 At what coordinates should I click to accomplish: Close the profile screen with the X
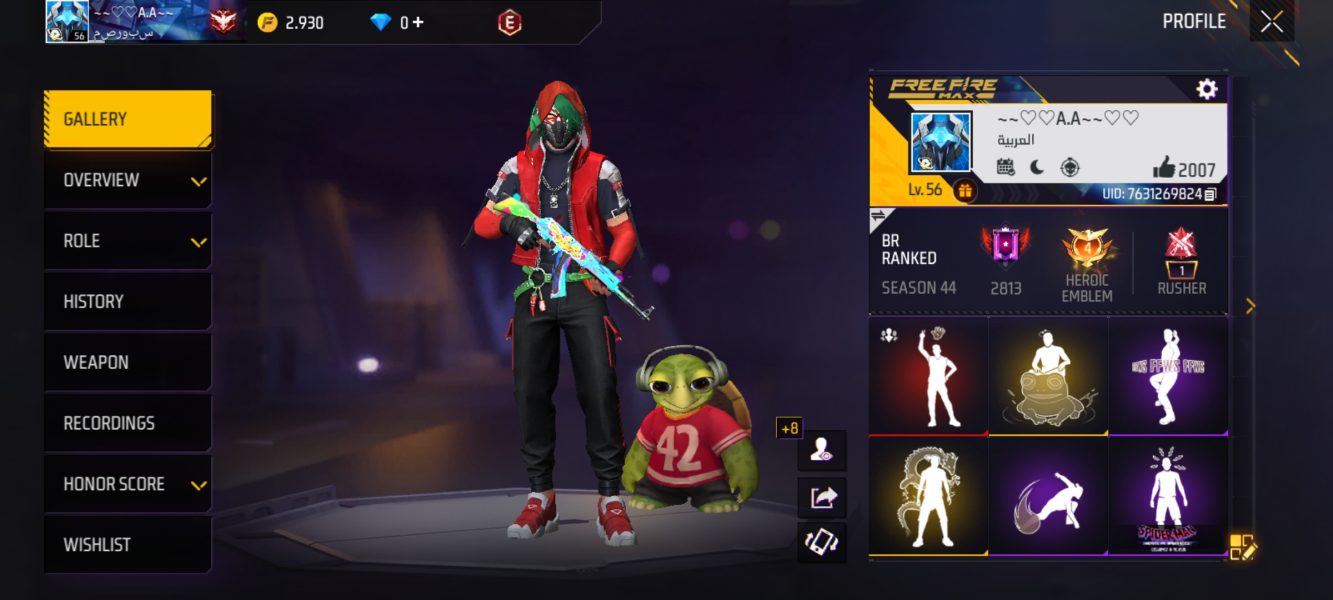tap(1272, 22)
